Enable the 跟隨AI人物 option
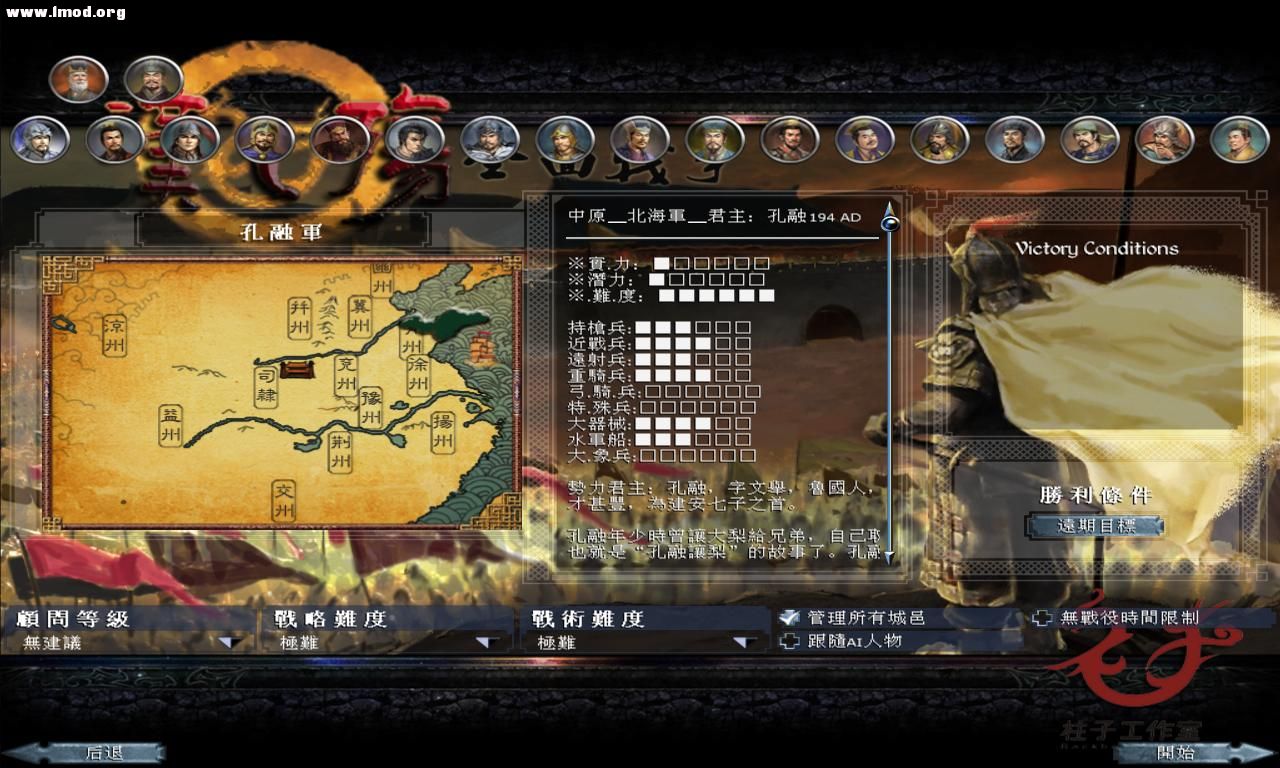 coord(790,641)
